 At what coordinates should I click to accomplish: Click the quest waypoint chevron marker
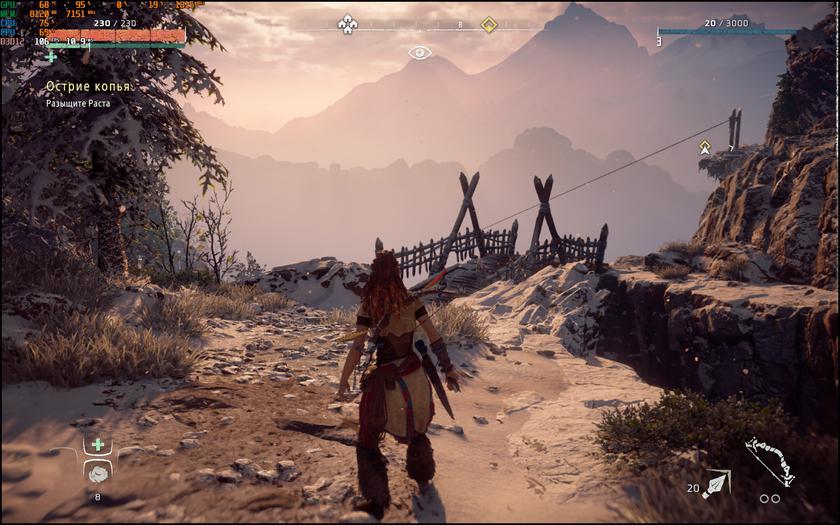705,147
